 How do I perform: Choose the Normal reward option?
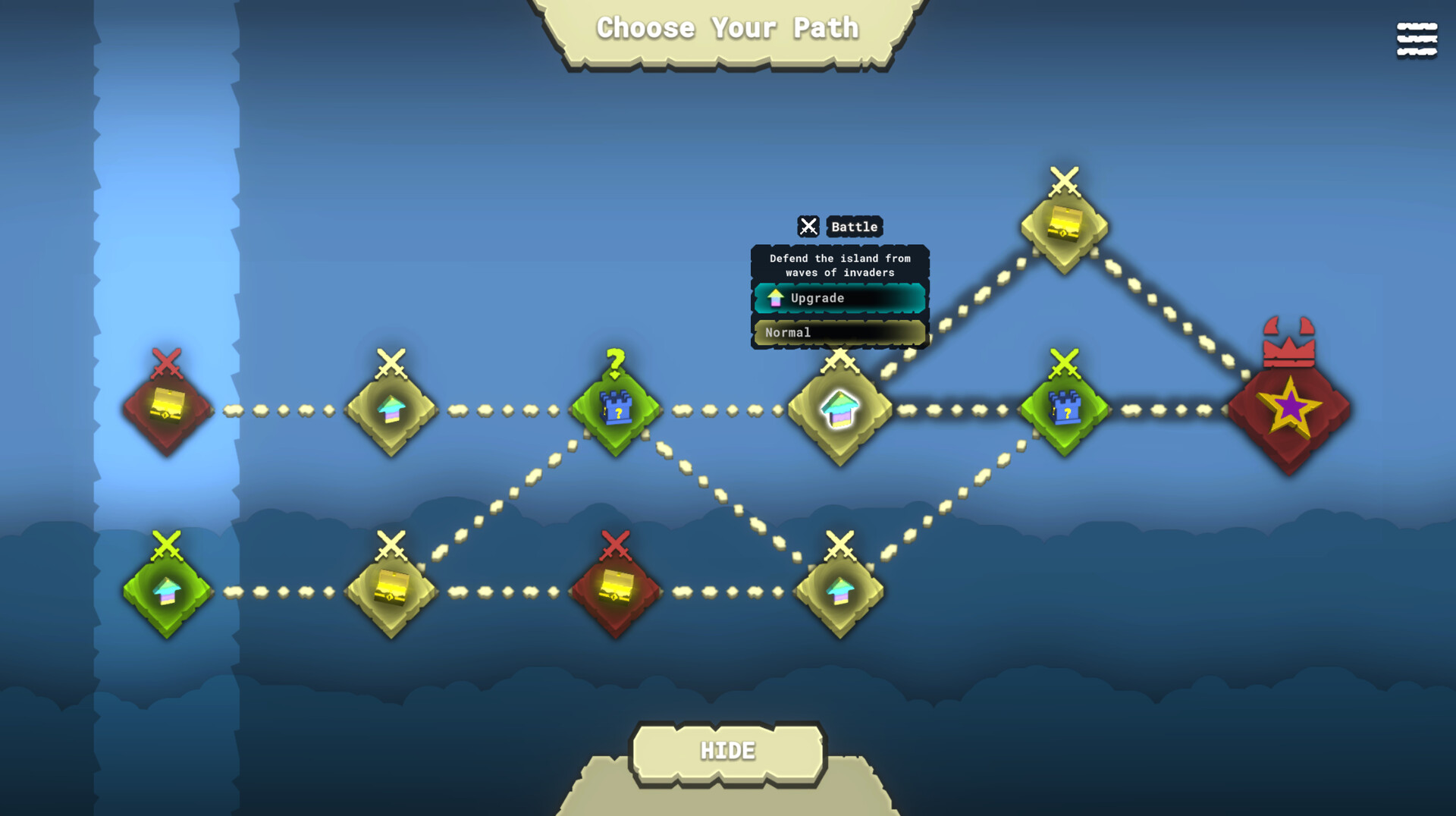[838, 332]
